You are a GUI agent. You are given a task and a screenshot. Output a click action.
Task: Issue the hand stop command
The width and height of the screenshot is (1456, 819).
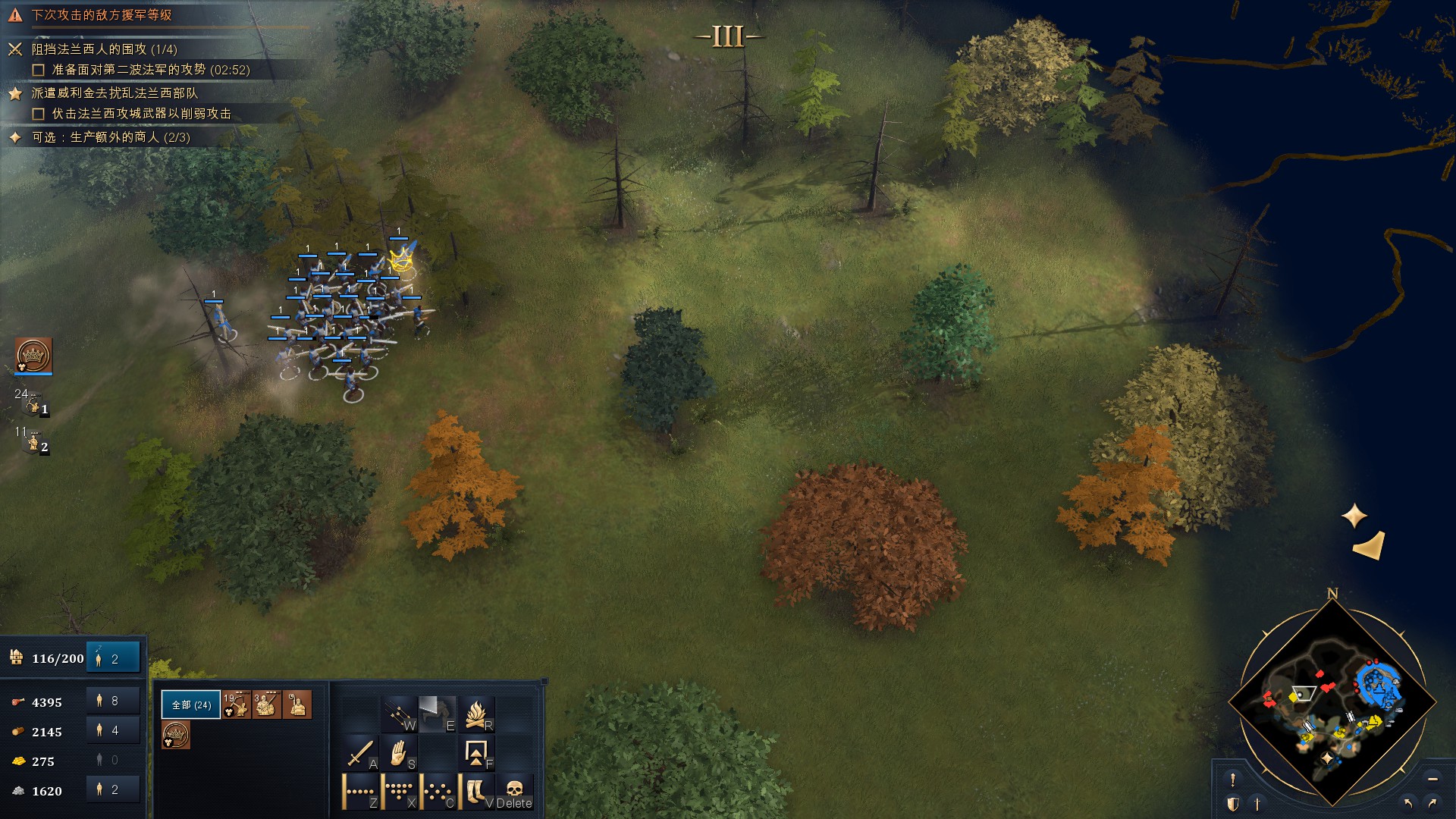[399, 753]
